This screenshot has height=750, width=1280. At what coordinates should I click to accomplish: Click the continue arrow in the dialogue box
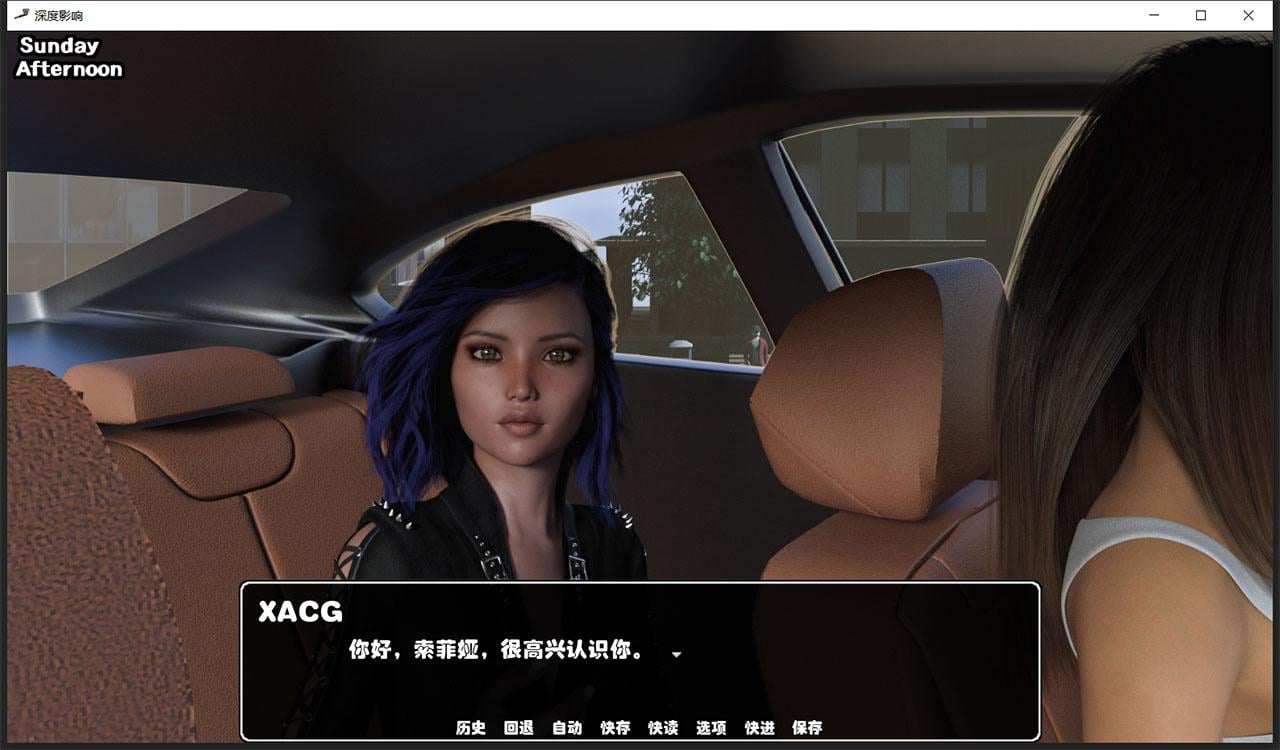pyautogui.click(x=676, y=655)
